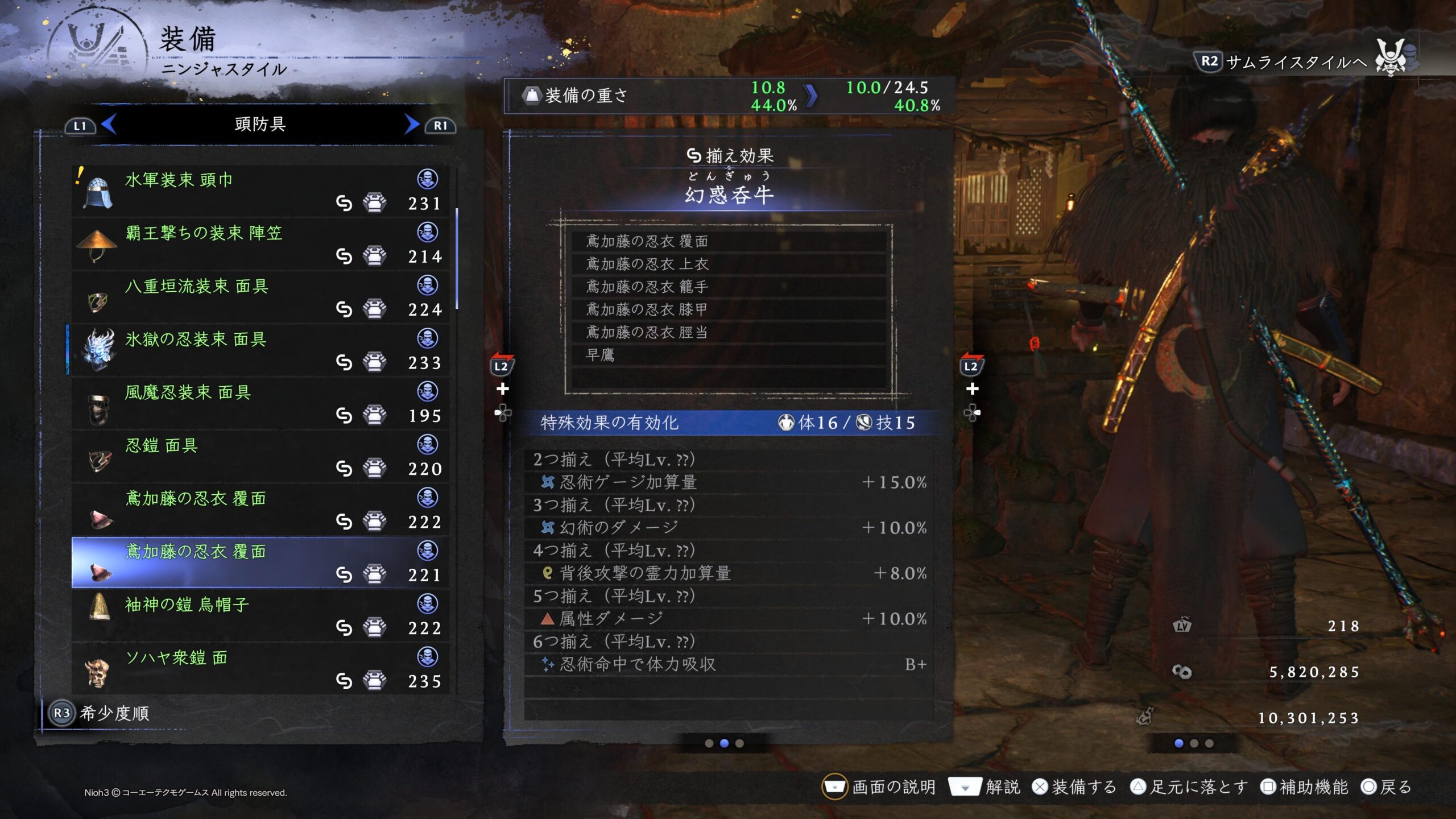Click 装備する to equip the item
The height and width of the screenshot is (819, 1456).
(1074, 787)
